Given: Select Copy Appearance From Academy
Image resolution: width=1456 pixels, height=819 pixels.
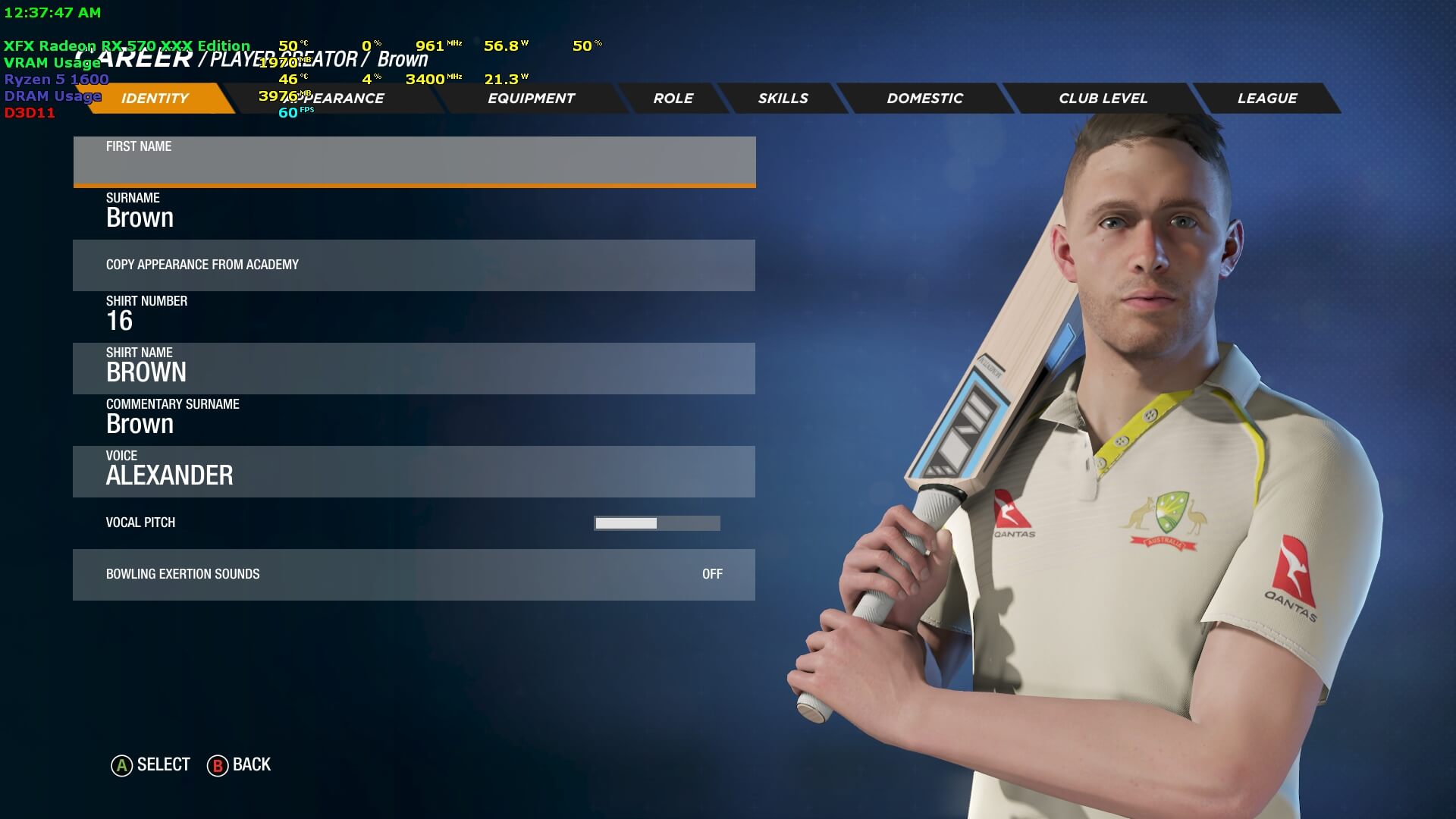Looking at the screenshot, I should (414, 265).
